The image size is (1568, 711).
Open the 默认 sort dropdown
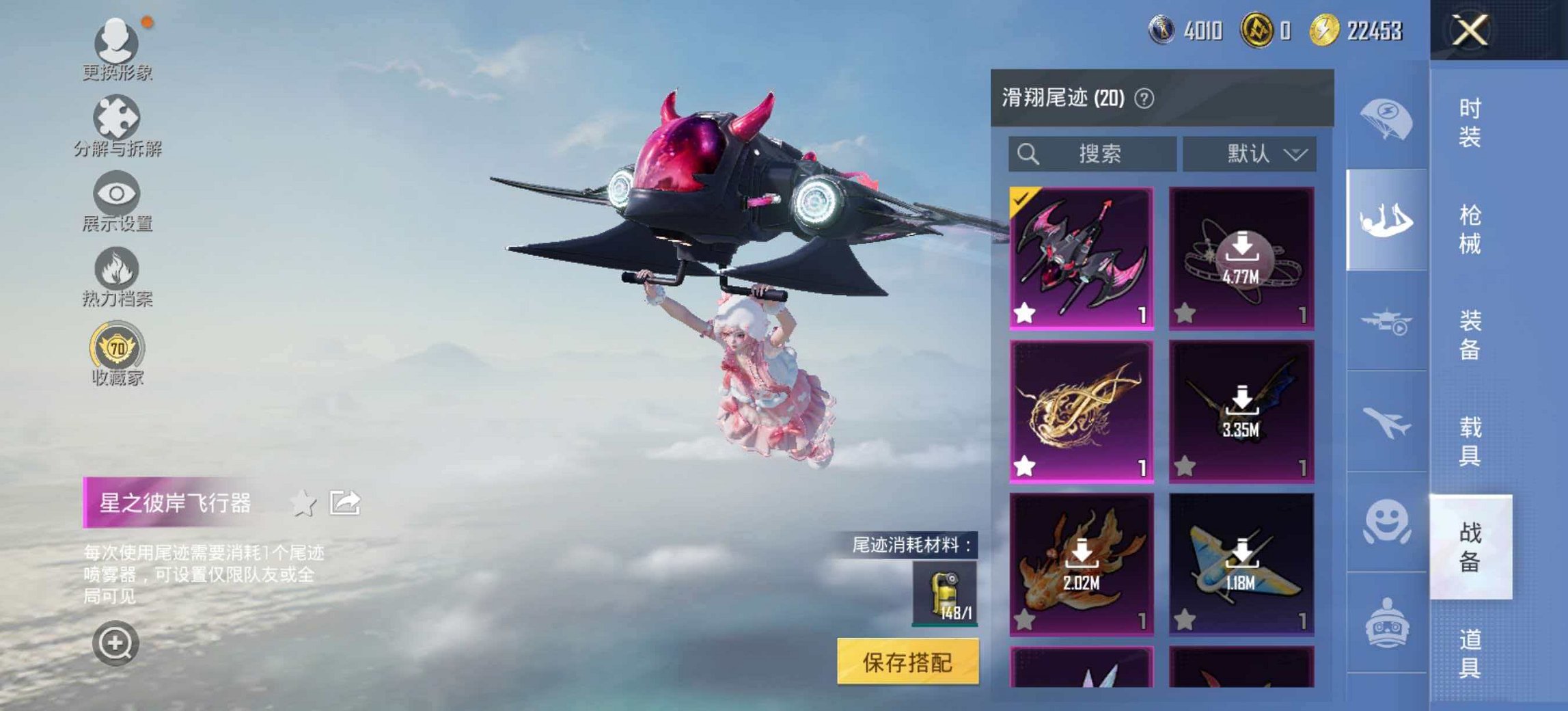pyautogui.click(x=1249, y=154)
